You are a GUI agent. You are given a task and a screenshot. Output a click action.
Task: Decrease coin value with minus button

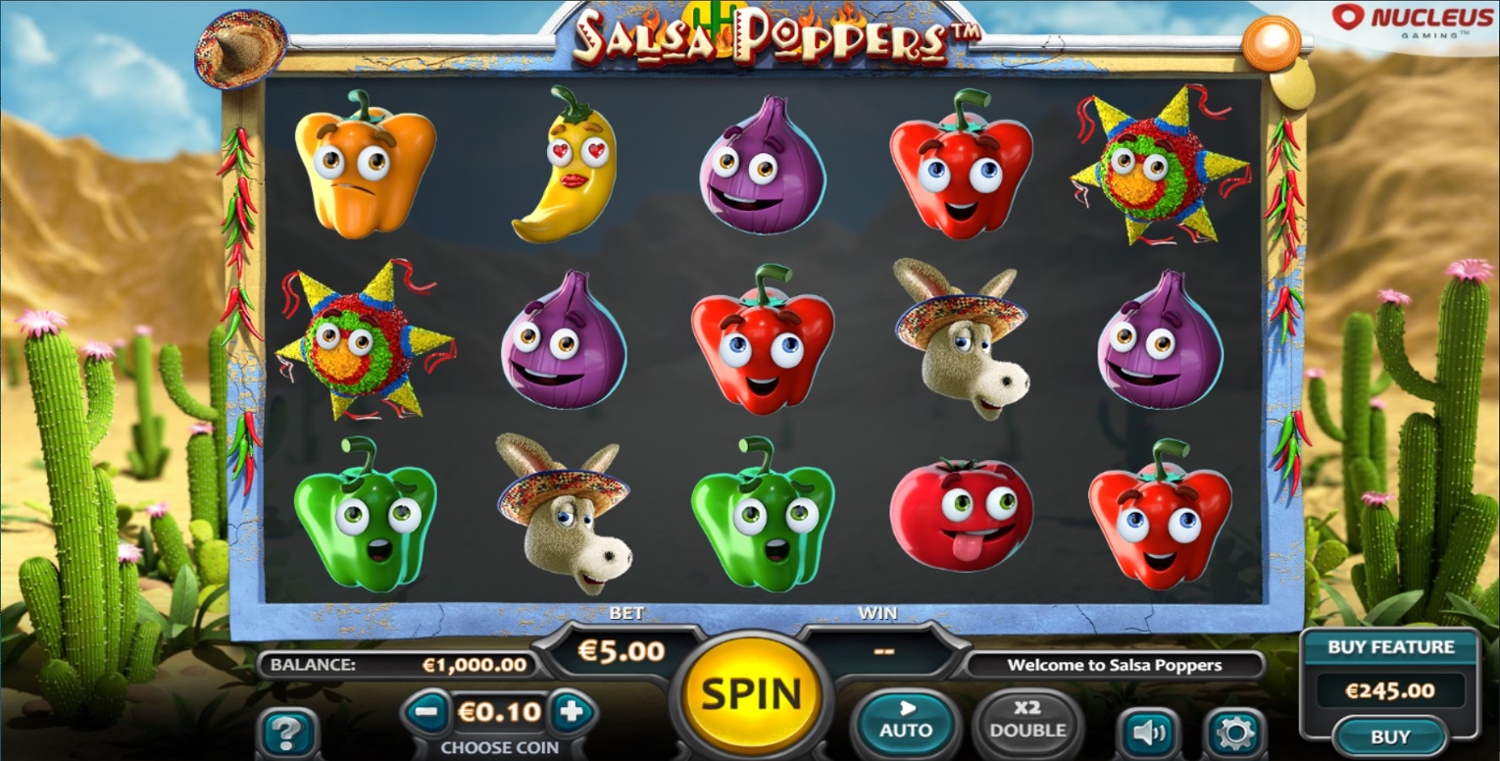(x=427, y=713)
